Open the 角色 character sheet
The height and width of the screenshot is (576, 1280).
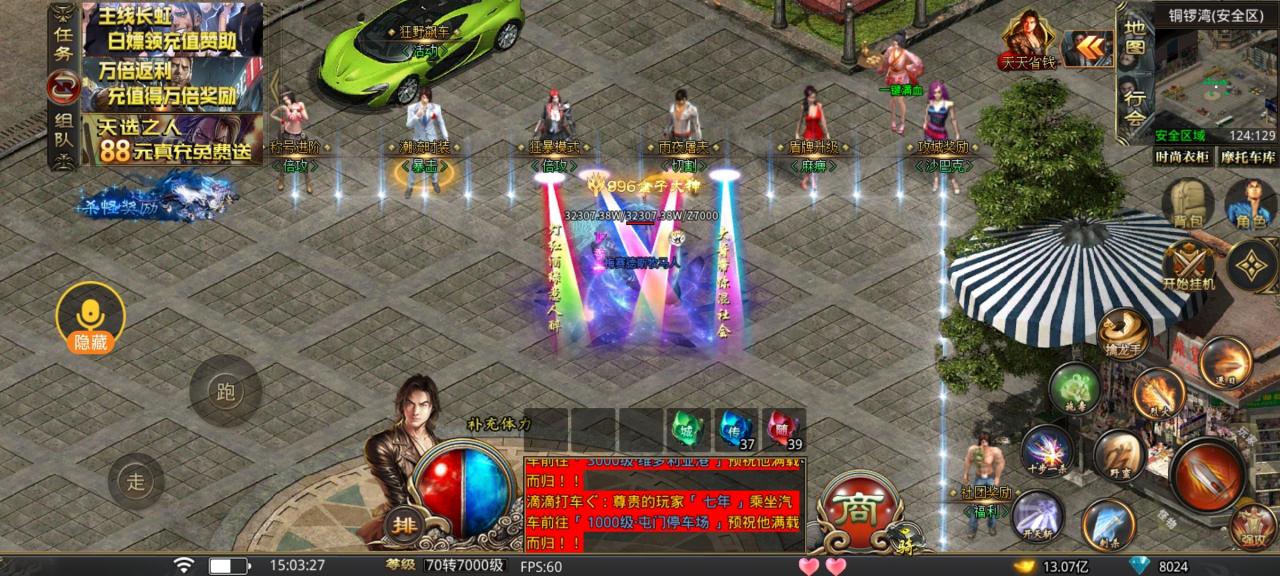tap(1250, 205)
